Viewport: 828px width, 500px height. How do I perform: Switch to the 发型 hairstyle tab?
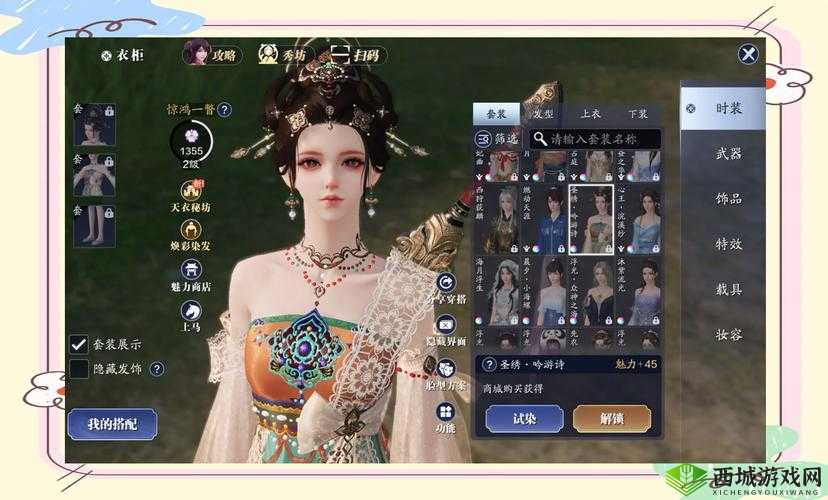click(x=543, y=114)
